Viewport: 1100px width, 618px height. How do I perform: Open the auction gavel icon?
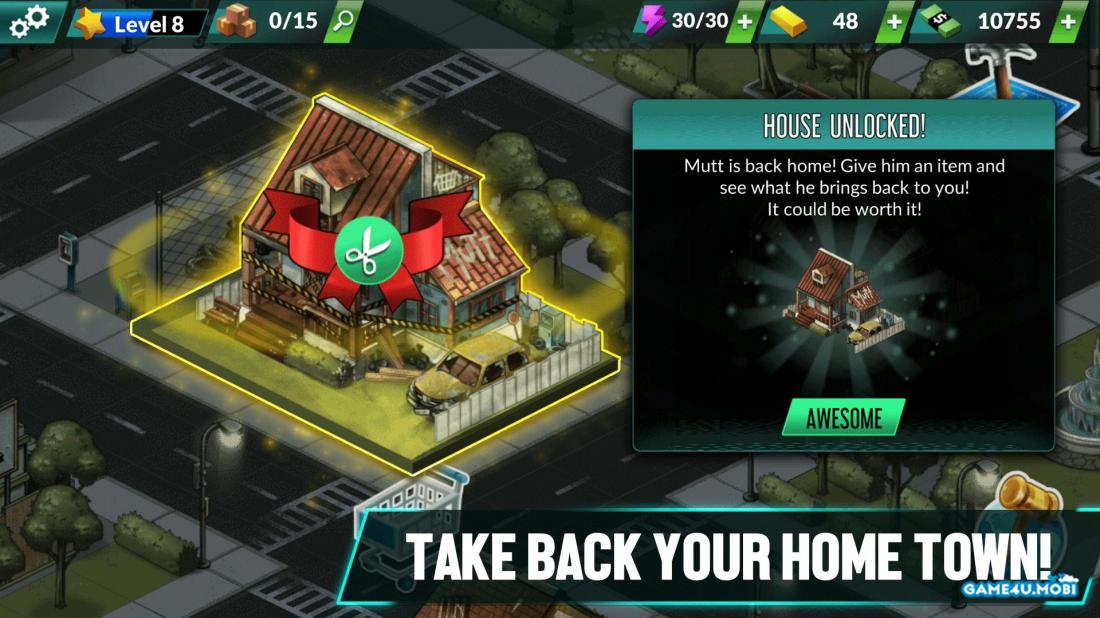pos(1026,496)
